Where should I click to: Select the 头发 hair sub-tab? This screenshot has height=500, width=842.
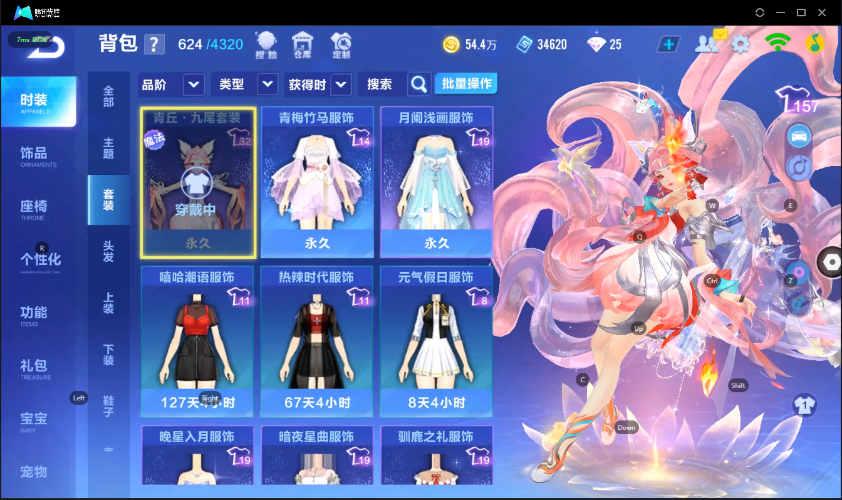[108, 251]
